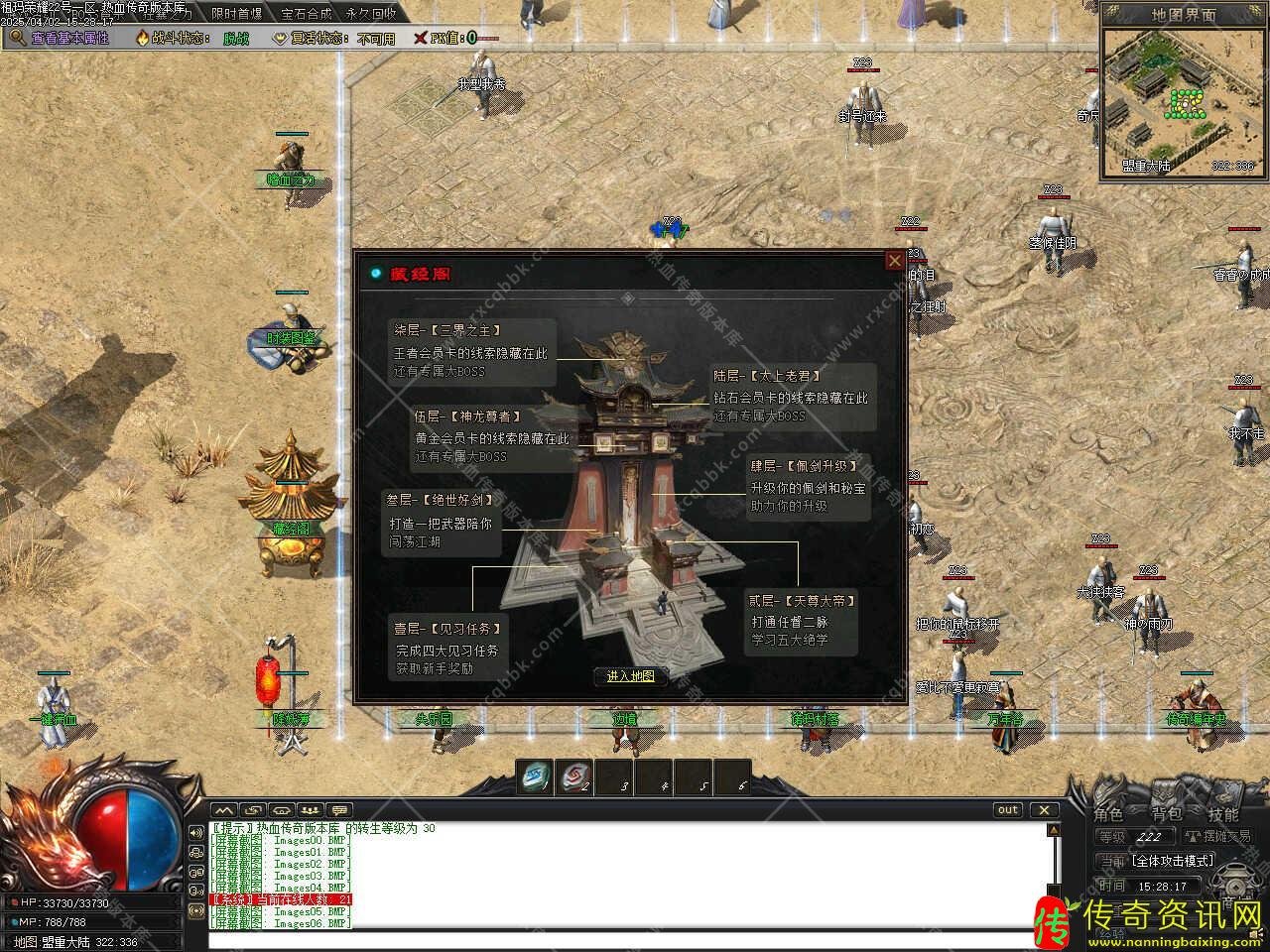The image size is (1270, 952).
Task: Open the 背包 backpack
Action: tap(1166, 814)
